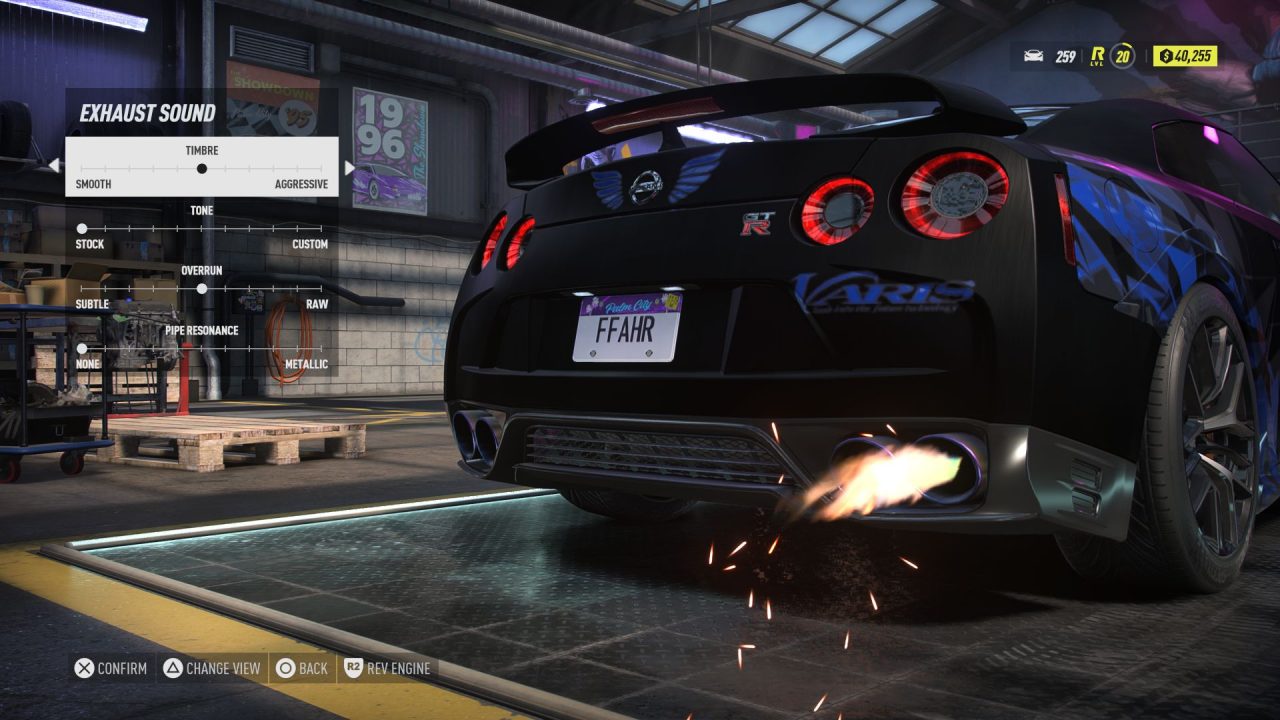Decrease Timbre with the left arrow
Viewport: 1280px width, 720px height.
click(x=54, y=166)
